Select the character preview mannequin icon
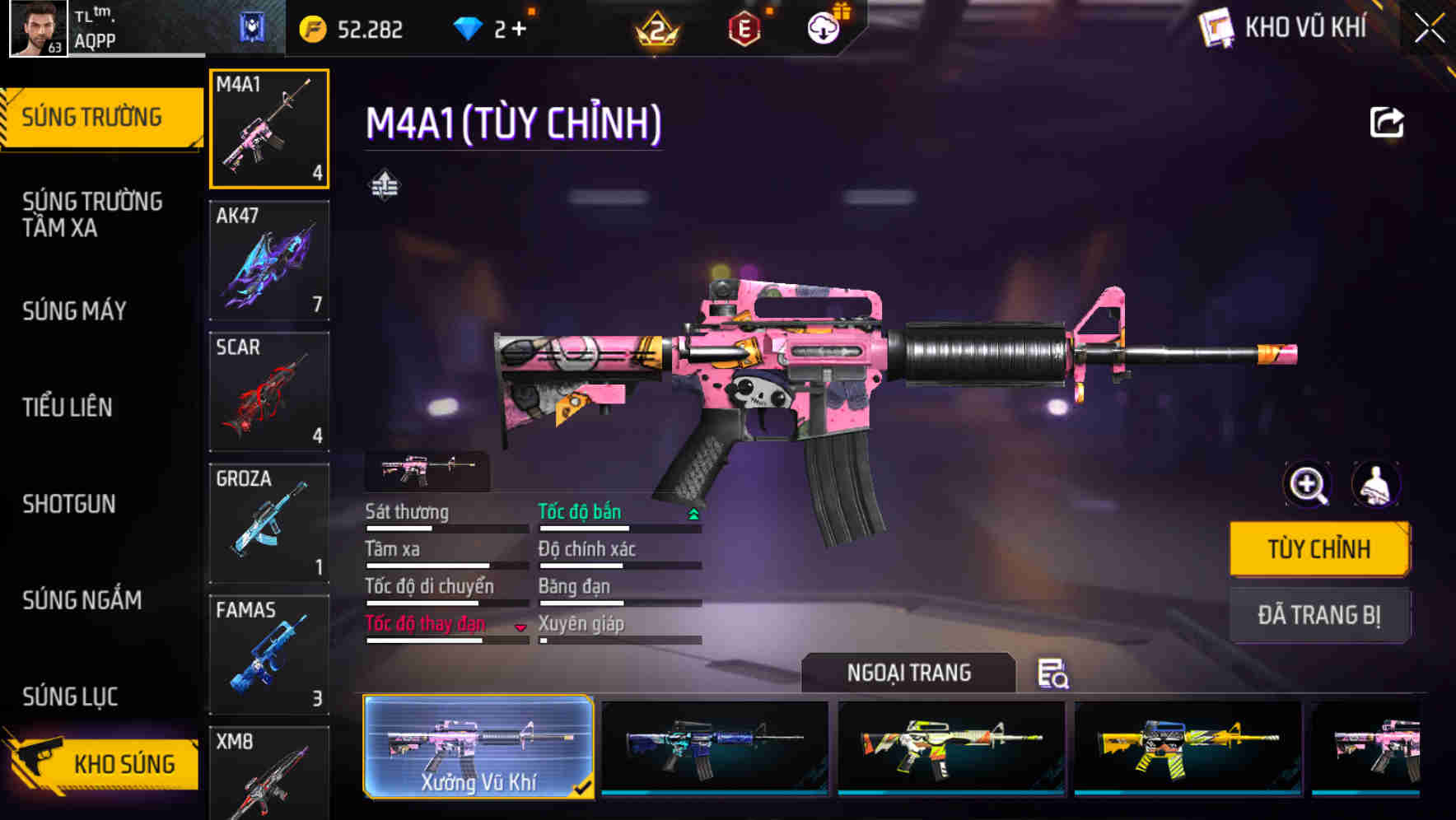 [1375, 485]
